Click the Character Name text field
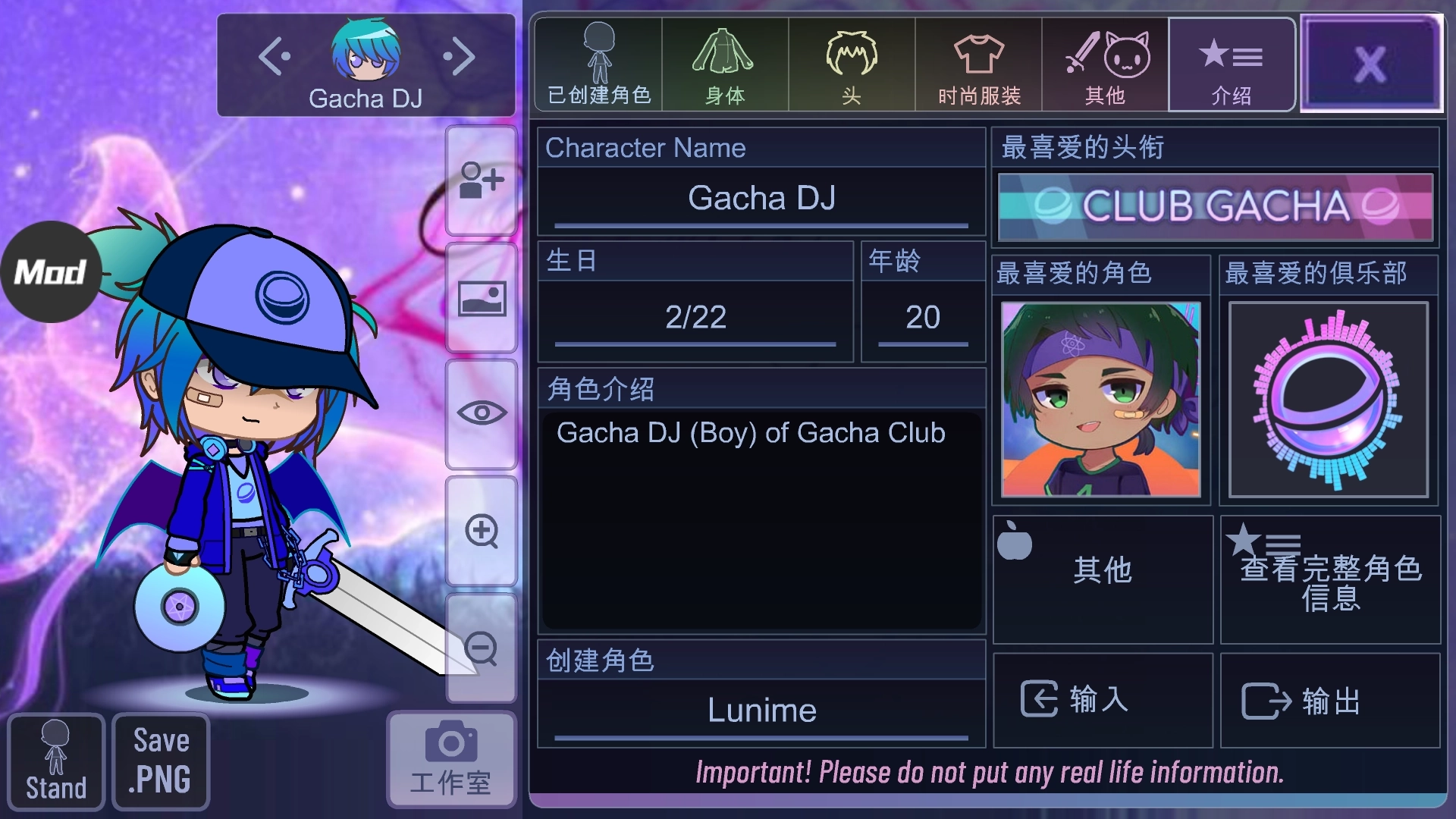The width and height of the screenshot is (1456, 819). pos(761,199)
